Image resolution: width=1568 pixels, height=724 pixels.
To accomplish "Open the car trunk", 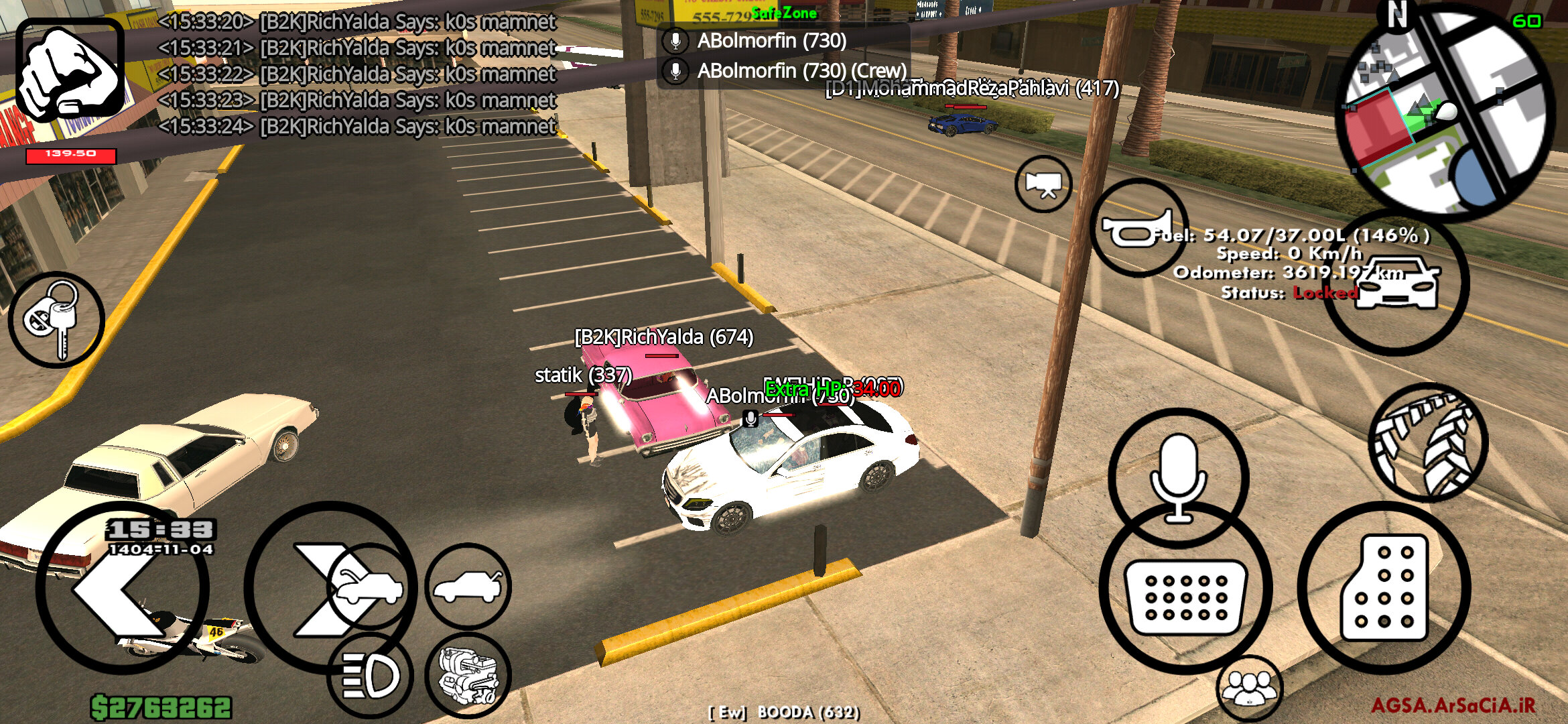I will point(468,587).
